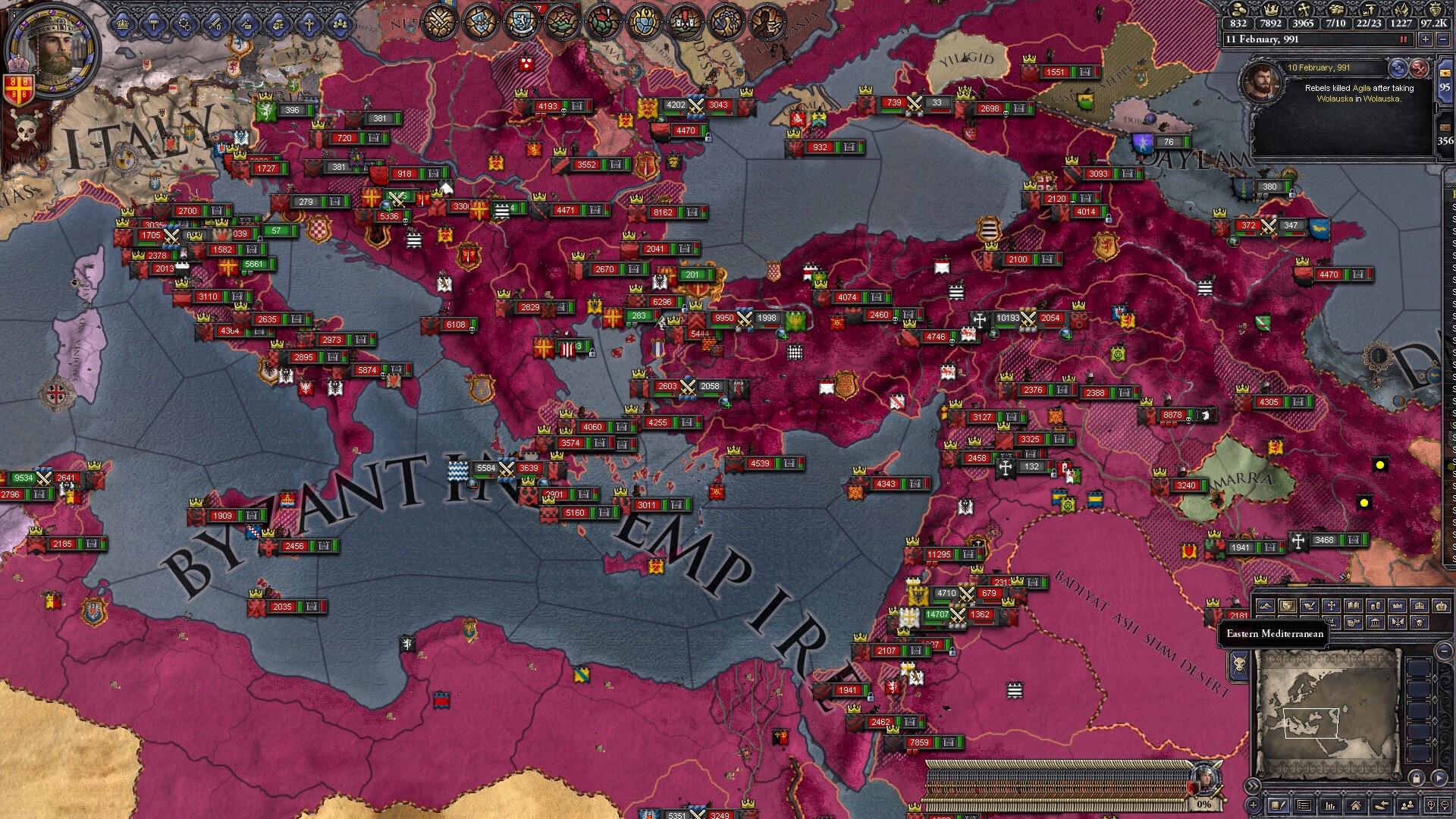This screenshot has height=819, width=1456.
Task: Open the find character icon
Action: point(1407,806)
